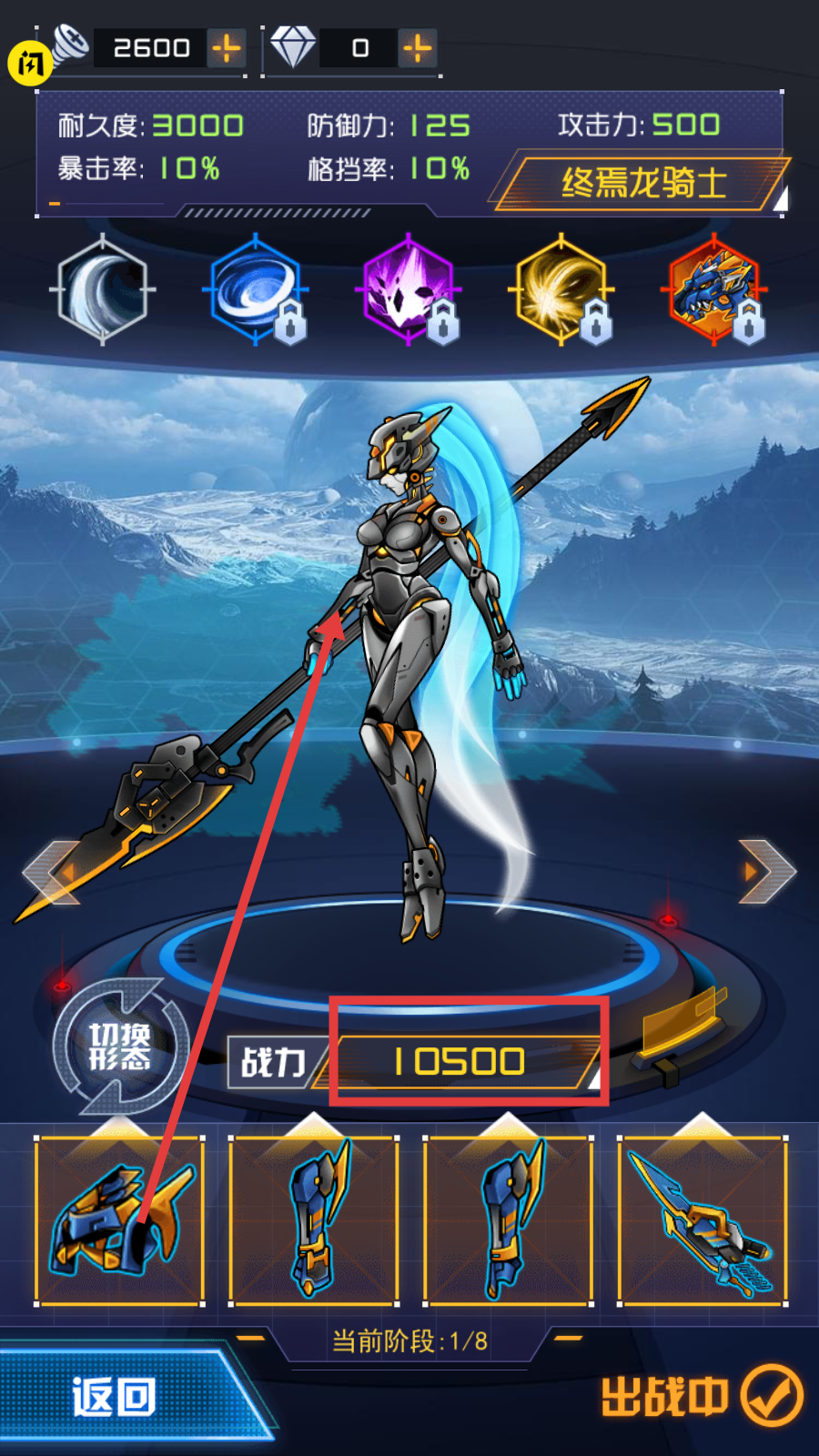Viewport: 819px width, 1456px height.
Task: Switch to the previous mech with left arrow
Action: coord(52,872)
